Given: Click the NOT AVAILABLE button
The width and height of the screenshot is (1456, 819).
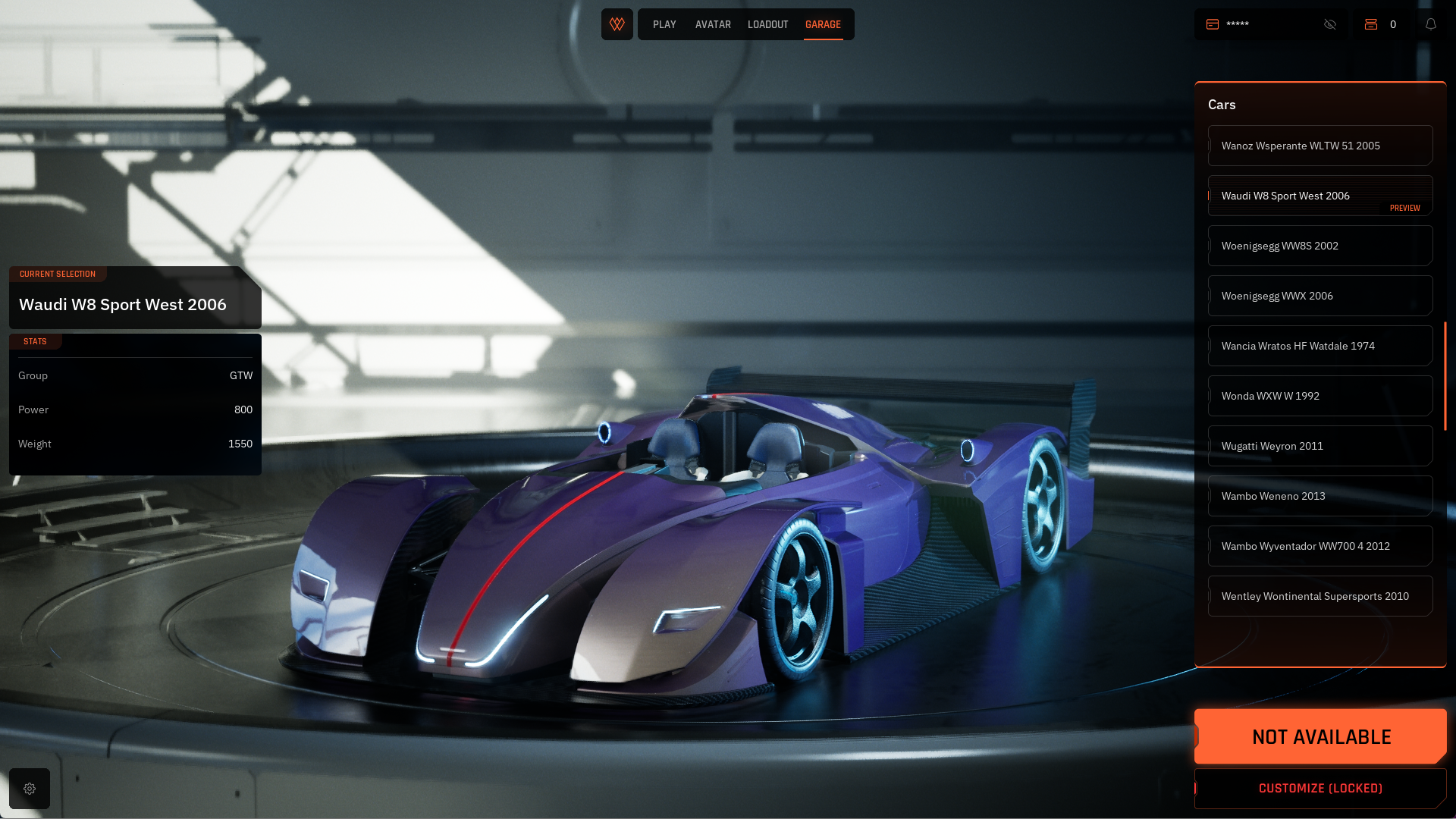Looking at the screenshot, I should pyautogui.click(x=1320, y=736).
